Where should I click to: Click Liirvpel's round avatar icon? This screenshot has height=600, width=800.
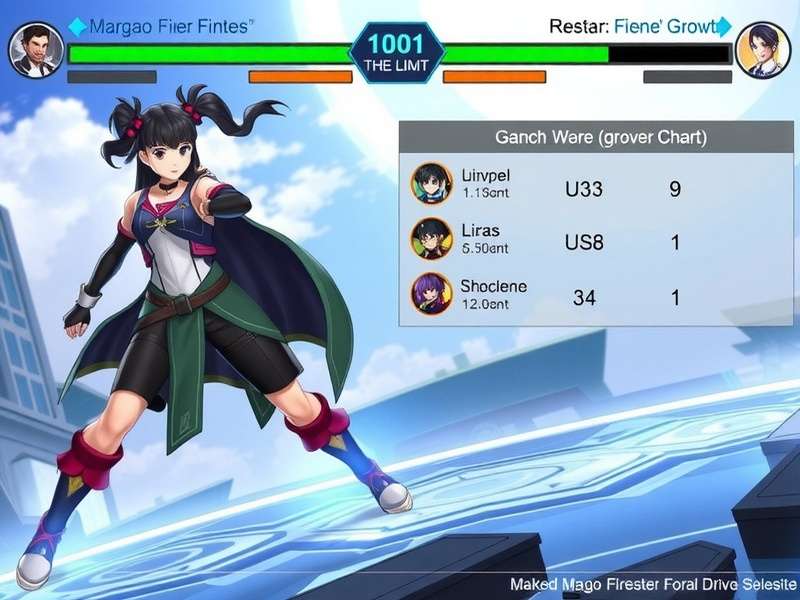pyautogui.click(x=432, y=184)
